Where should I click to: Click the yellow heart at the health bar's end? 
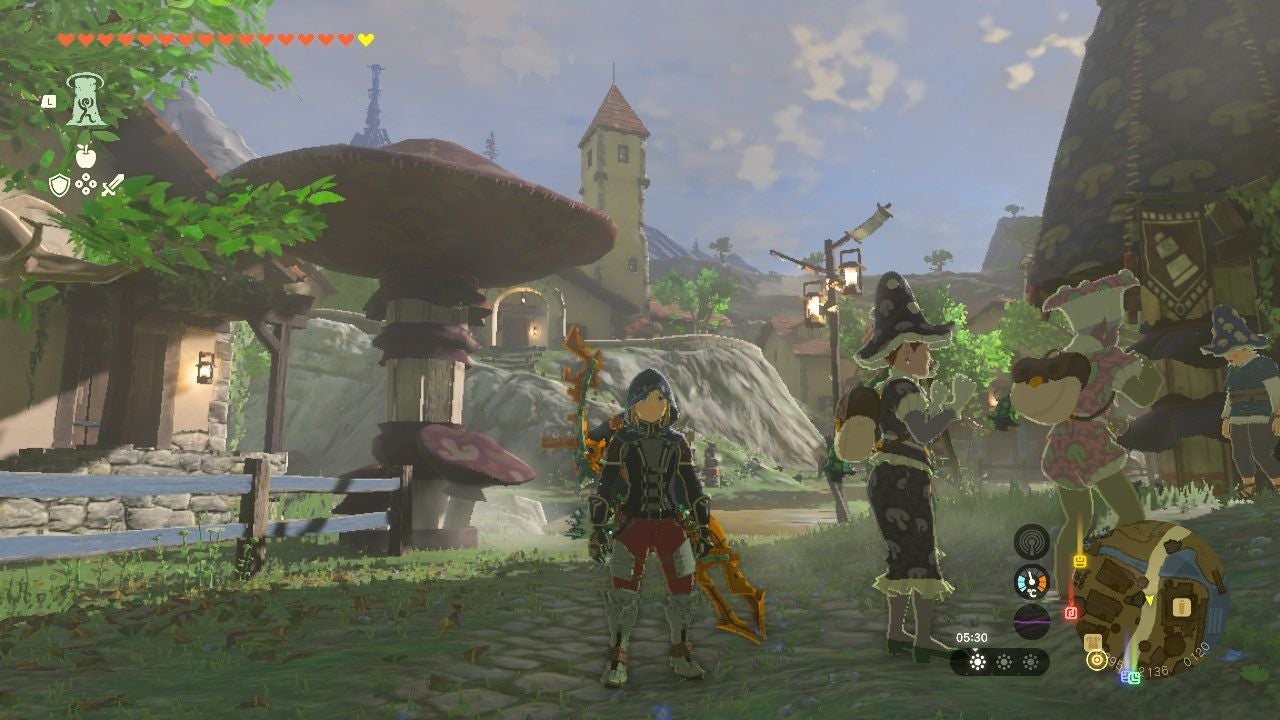click(366, 37)
